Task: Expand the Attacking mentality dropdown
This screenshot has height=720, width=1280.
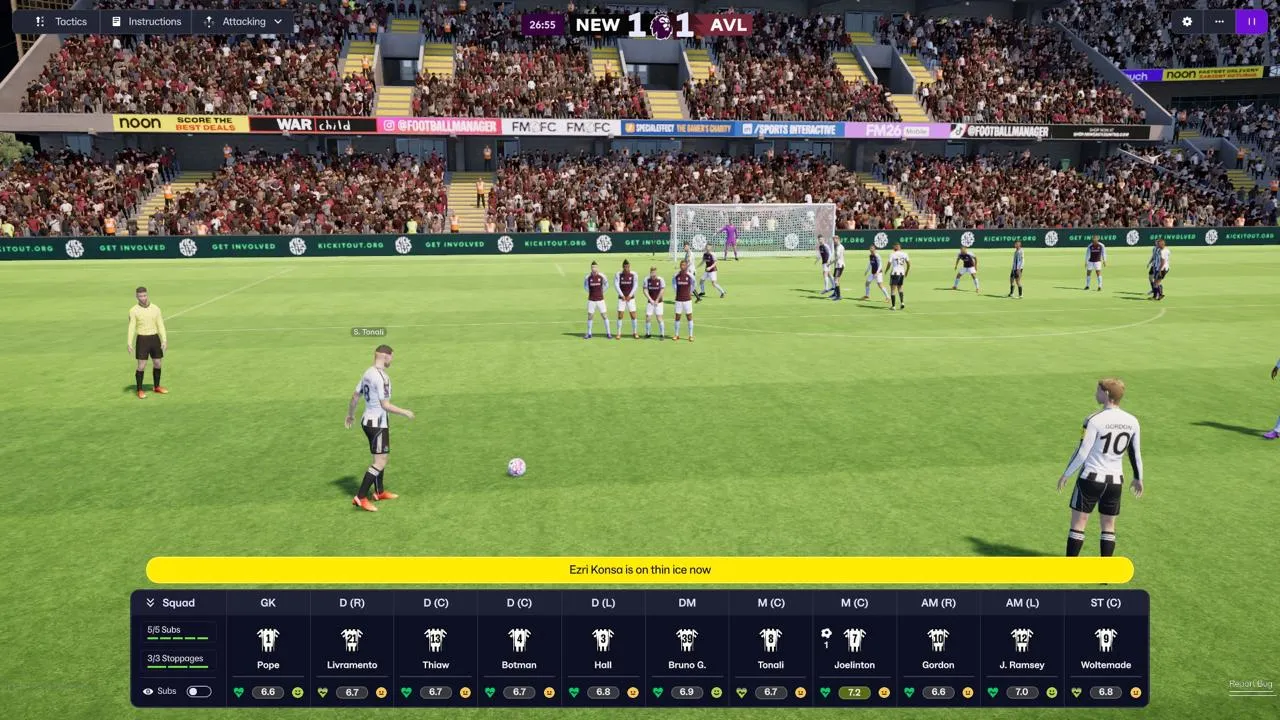Action: 244,21
